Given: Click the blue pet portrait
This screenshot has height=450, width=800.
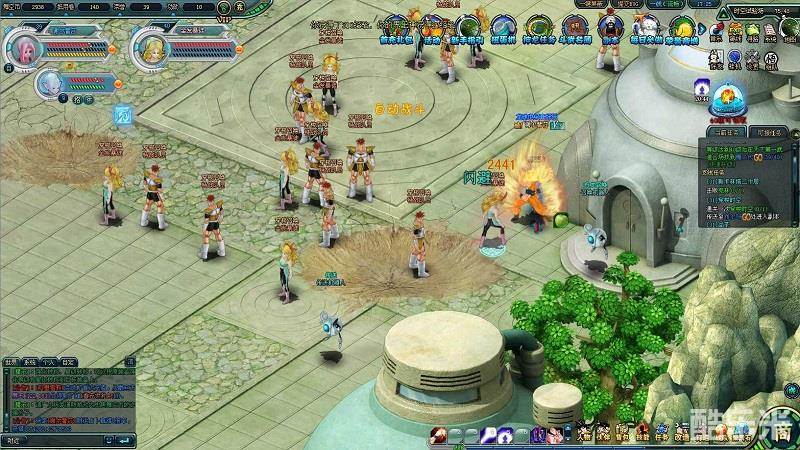Looking at the screenshot, I should tap(49, 83).
